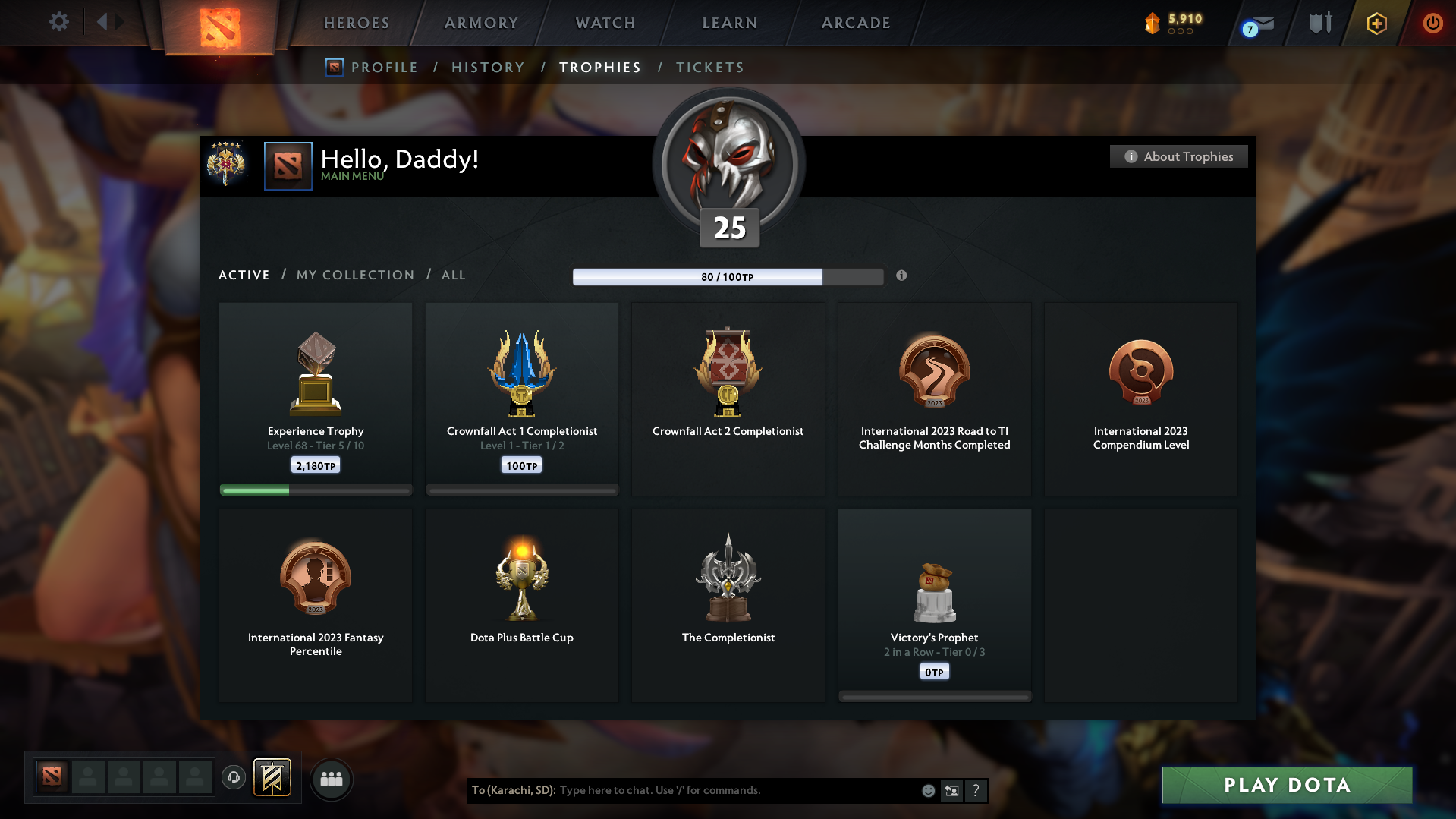Screen dimensions: 1456x819
Task: Open the friends list icon
Action: [331, 779]
